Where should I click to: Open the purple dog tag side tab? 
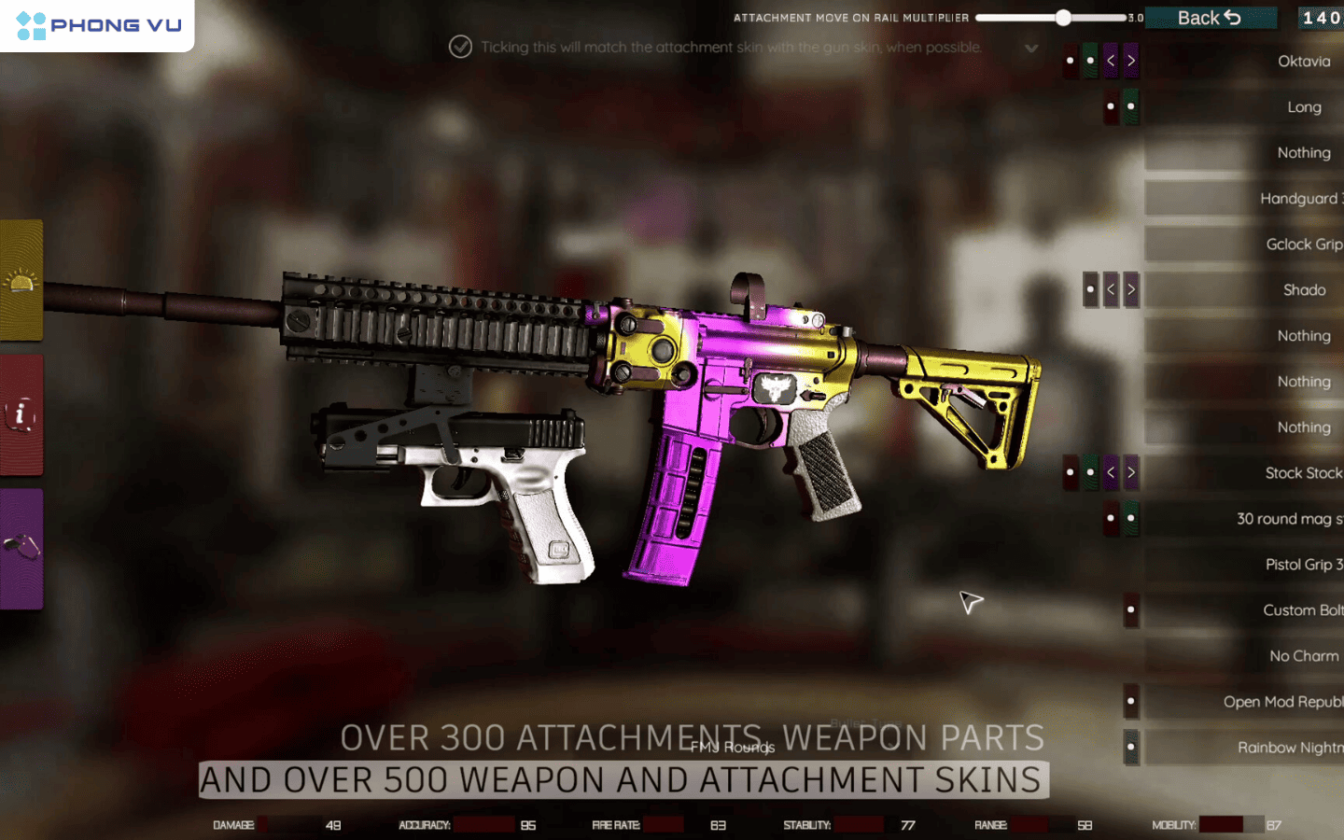pyautogui.click(x=21, y=548)
